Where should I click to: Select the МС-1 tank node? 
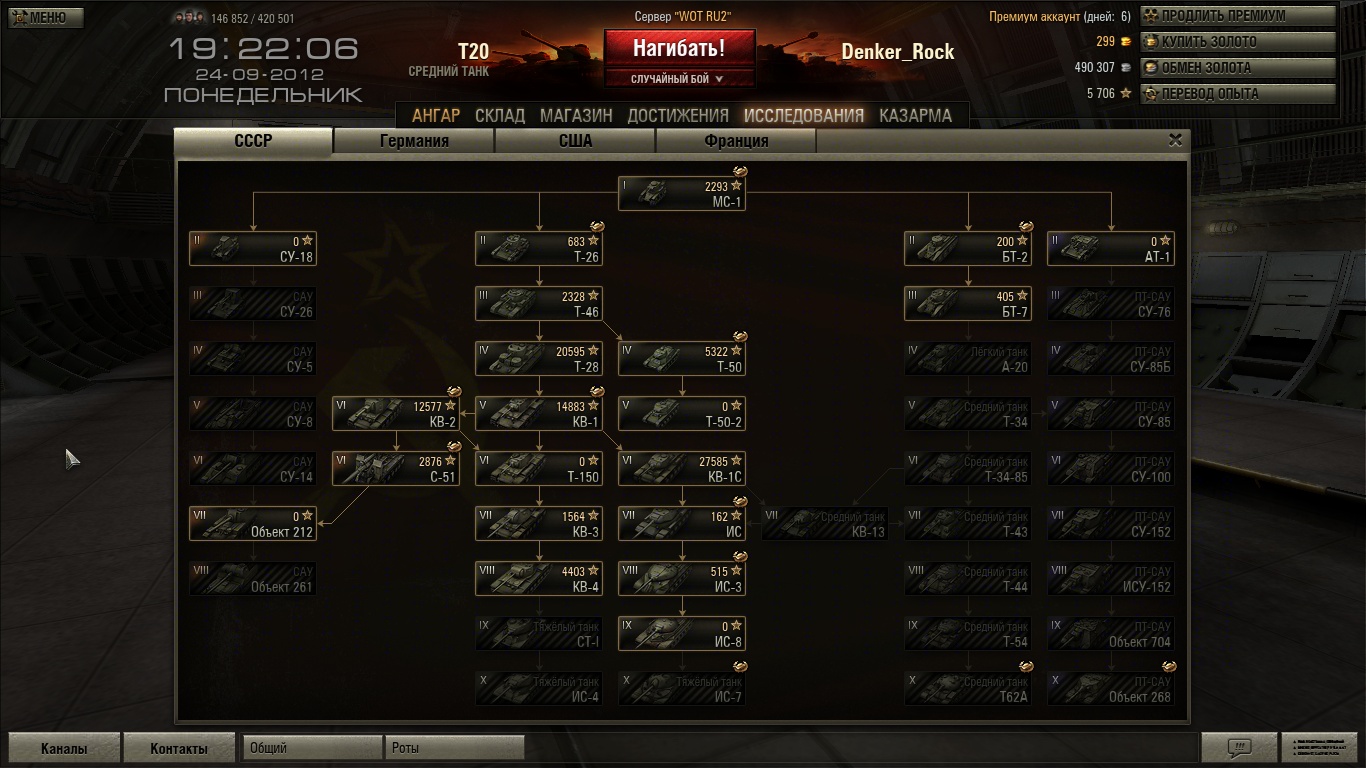tap(681, 194)
